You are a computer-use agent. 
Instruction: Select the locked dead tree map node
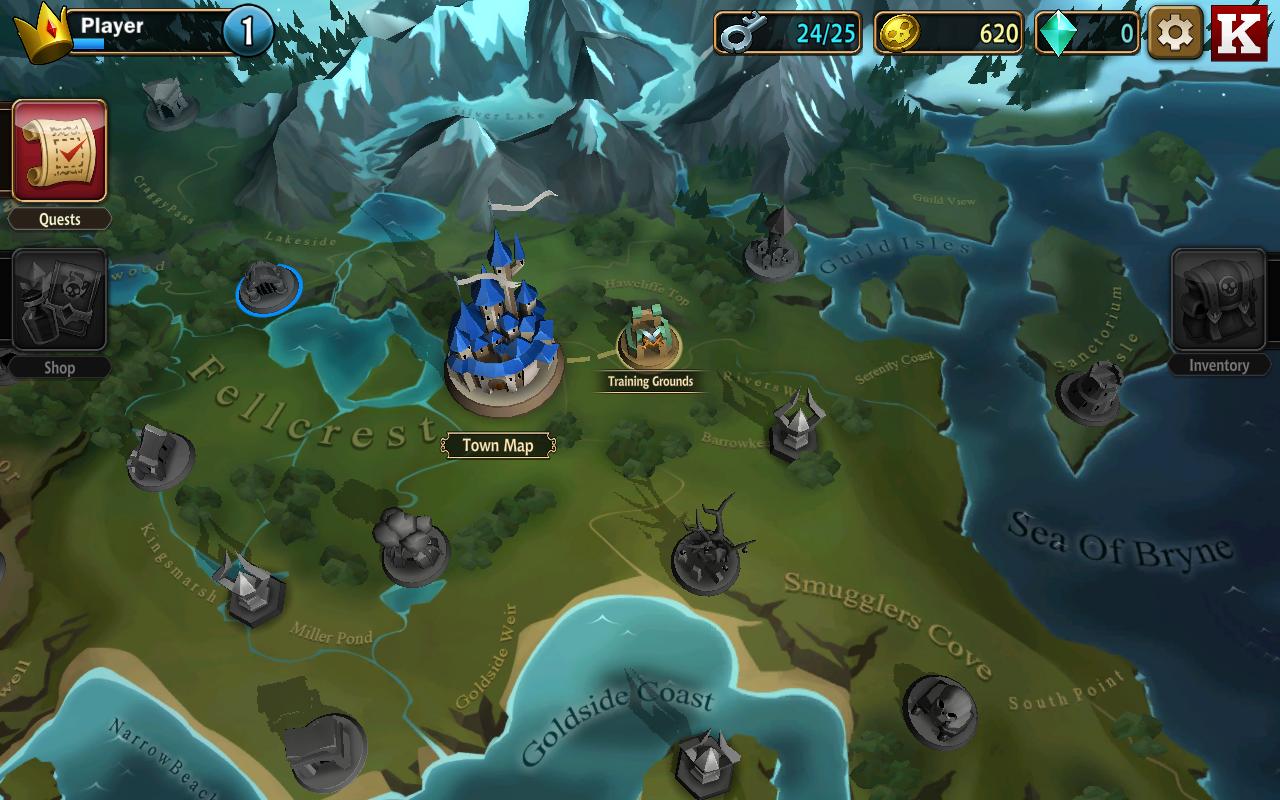(707, 555)
